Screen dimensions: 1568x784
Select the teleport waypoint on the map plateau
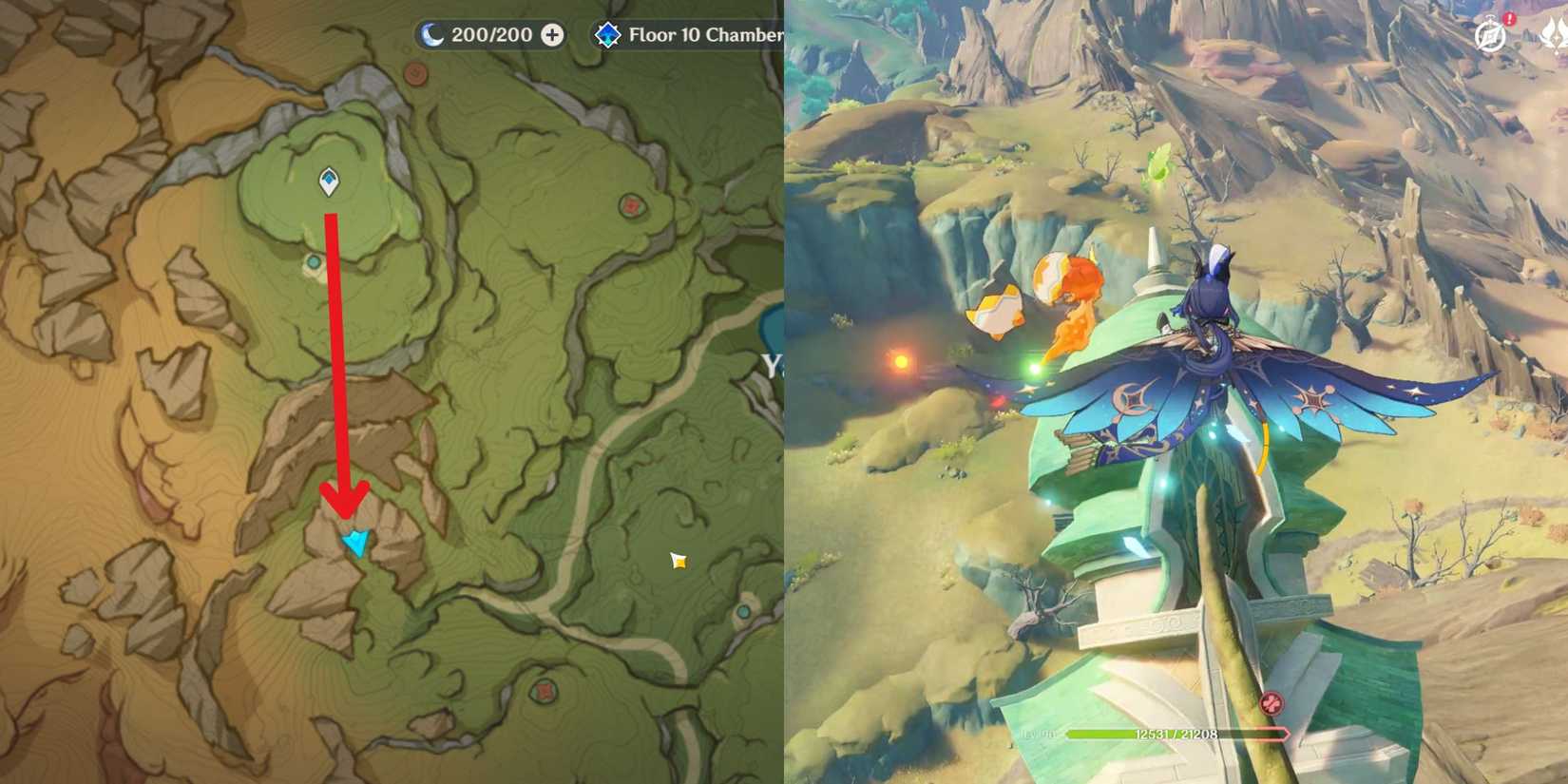328,181
